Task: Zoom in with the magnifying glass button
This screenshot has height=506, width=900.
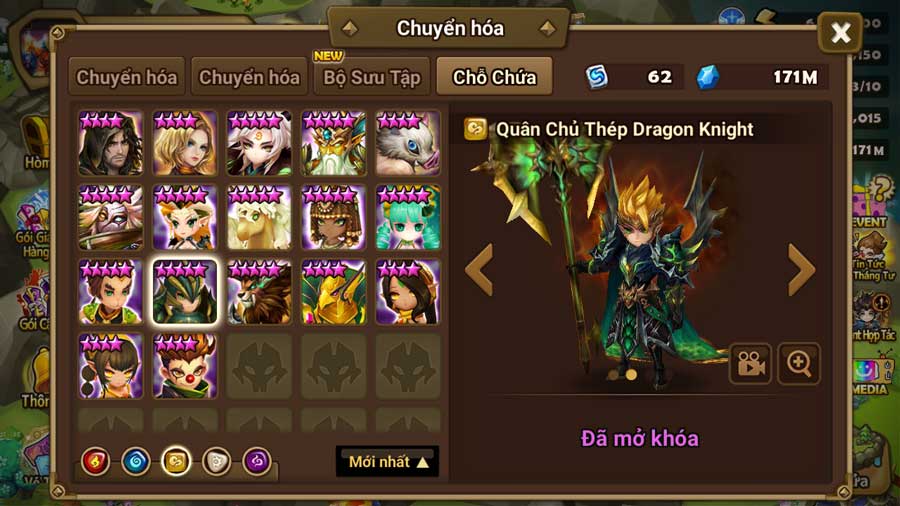Action: [x=799, y=364]
